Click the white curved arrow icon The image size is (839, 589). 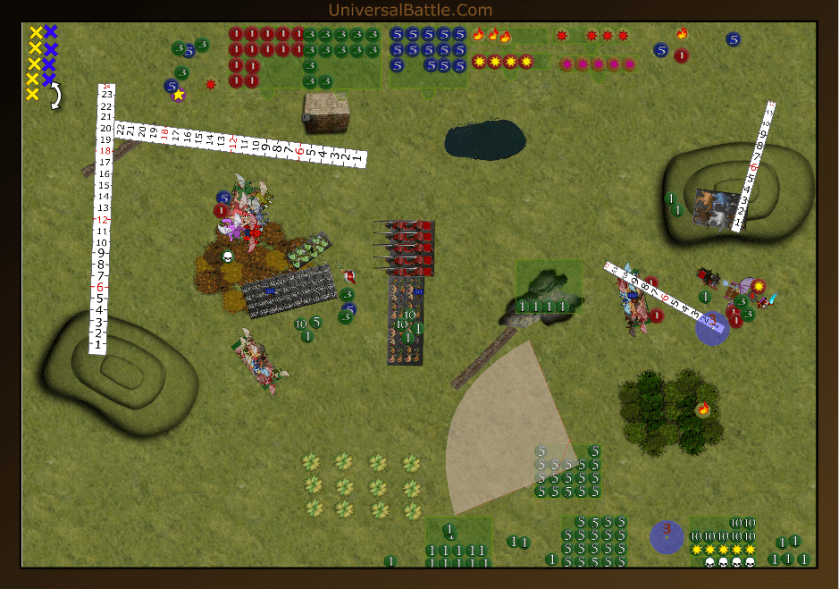pos(57,95)
